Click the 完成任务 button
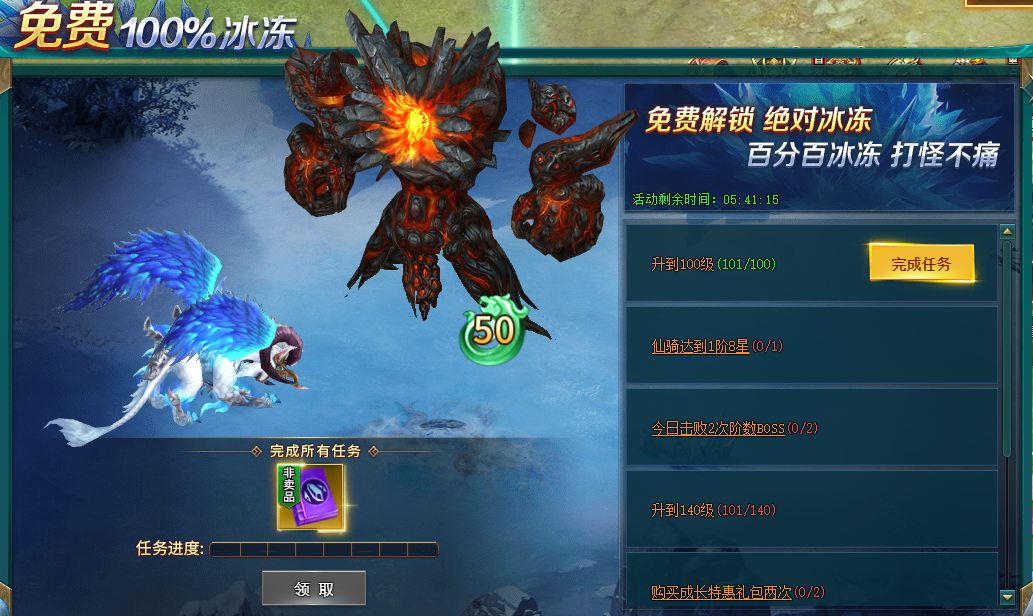 (x=920, y=264)
